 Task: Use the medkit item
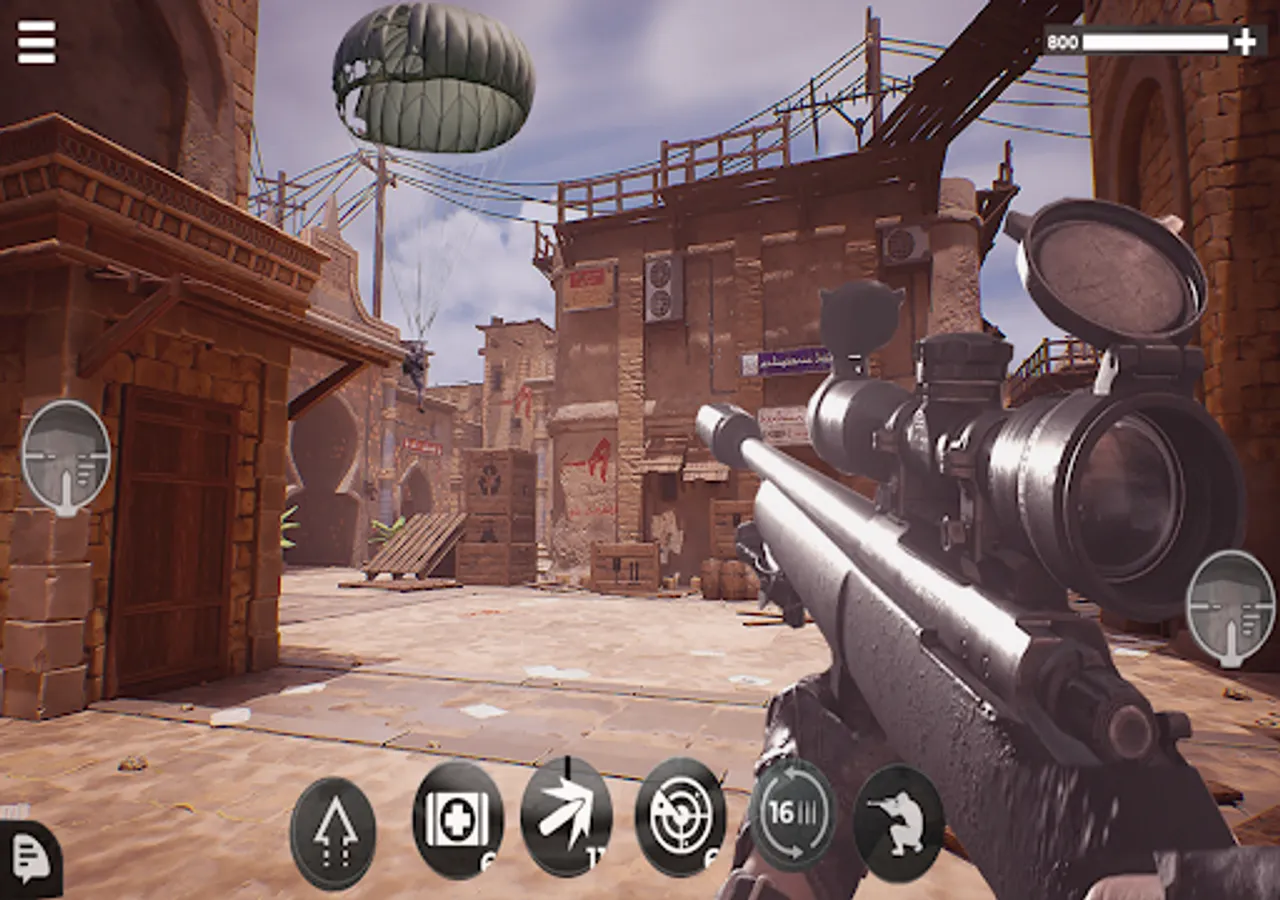[458, 820]
